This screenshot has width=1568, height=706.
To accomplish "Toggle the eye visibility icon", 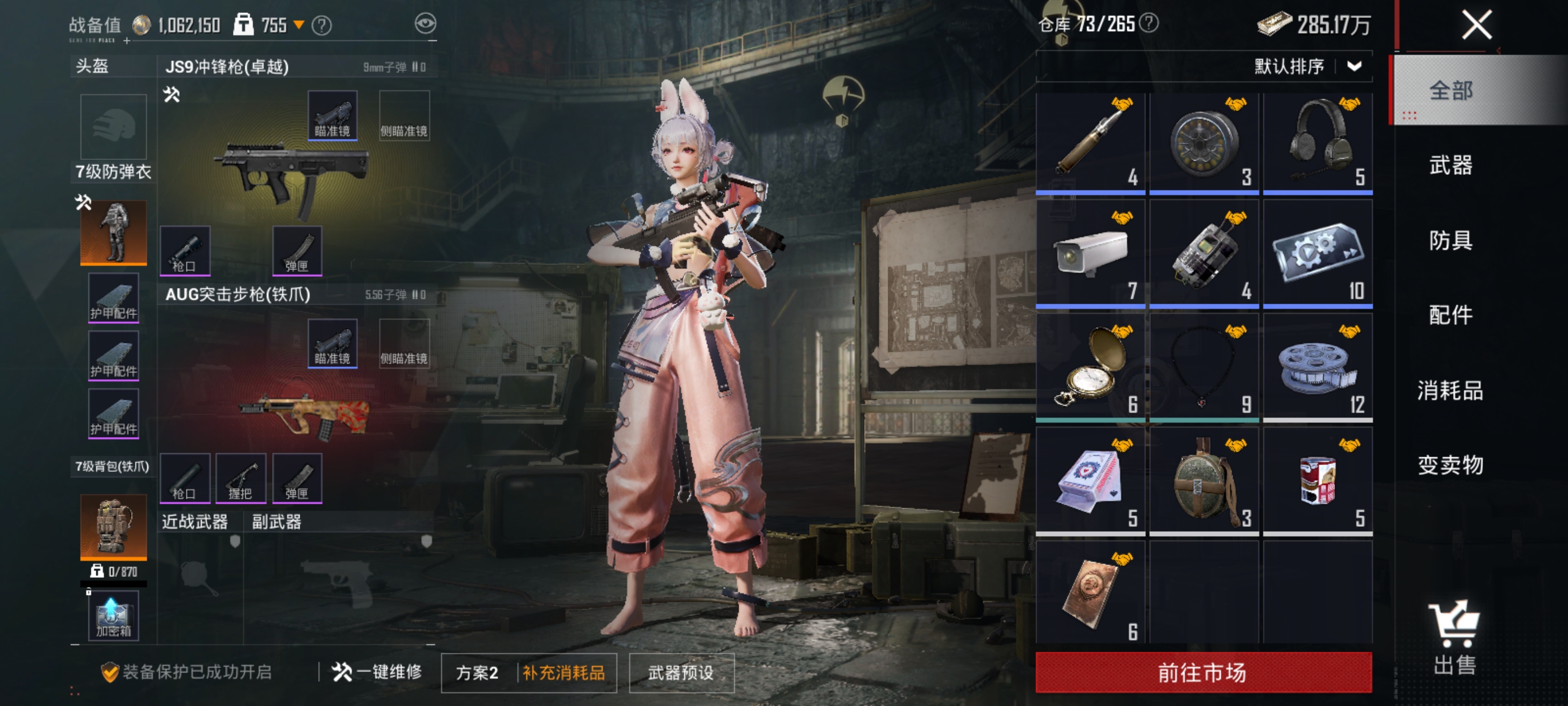I will [x=426, y=24].
